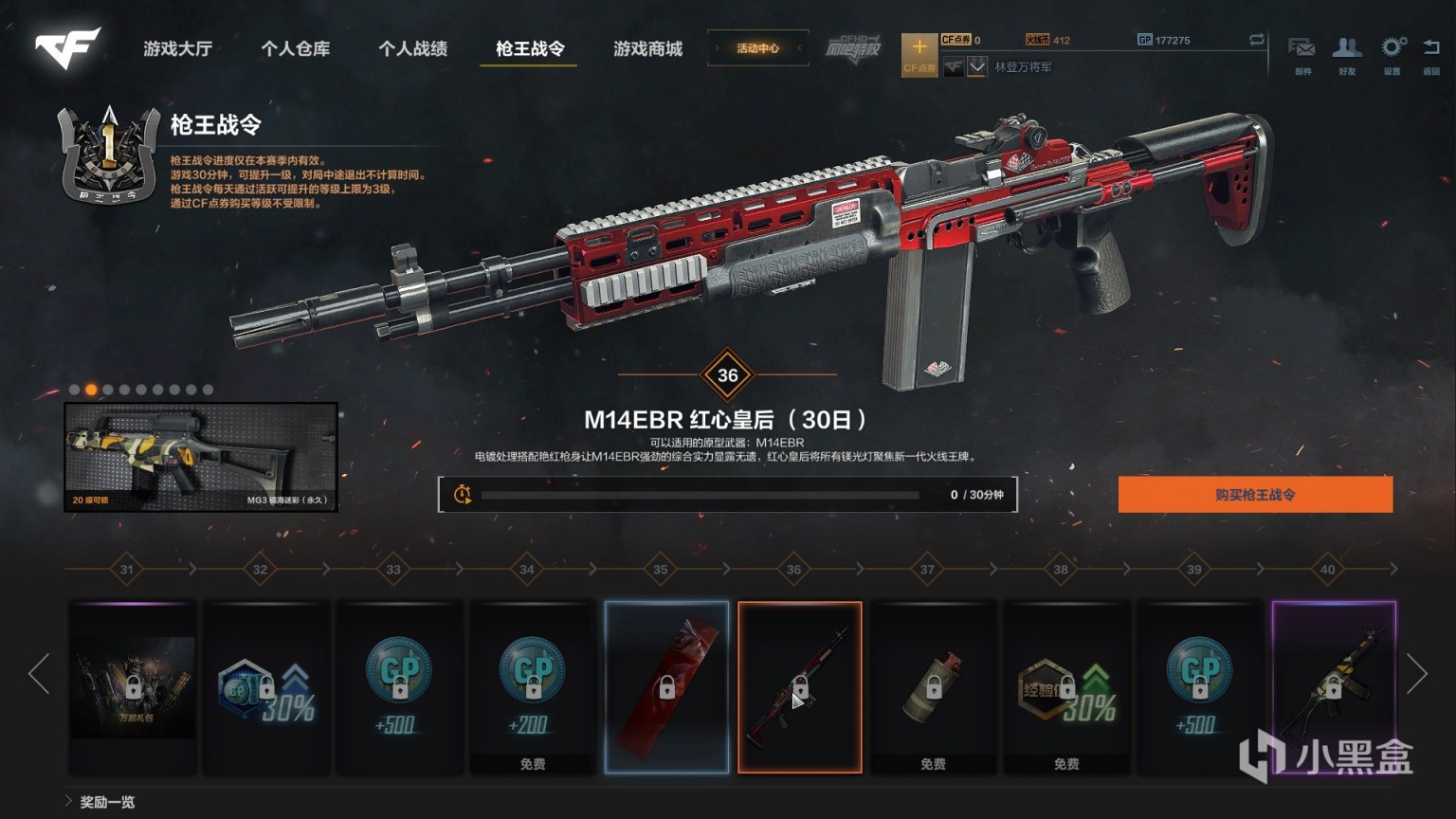Buy the battle pass via 购买枪王战令
Screen dimensions: 1456x819
1255,495
